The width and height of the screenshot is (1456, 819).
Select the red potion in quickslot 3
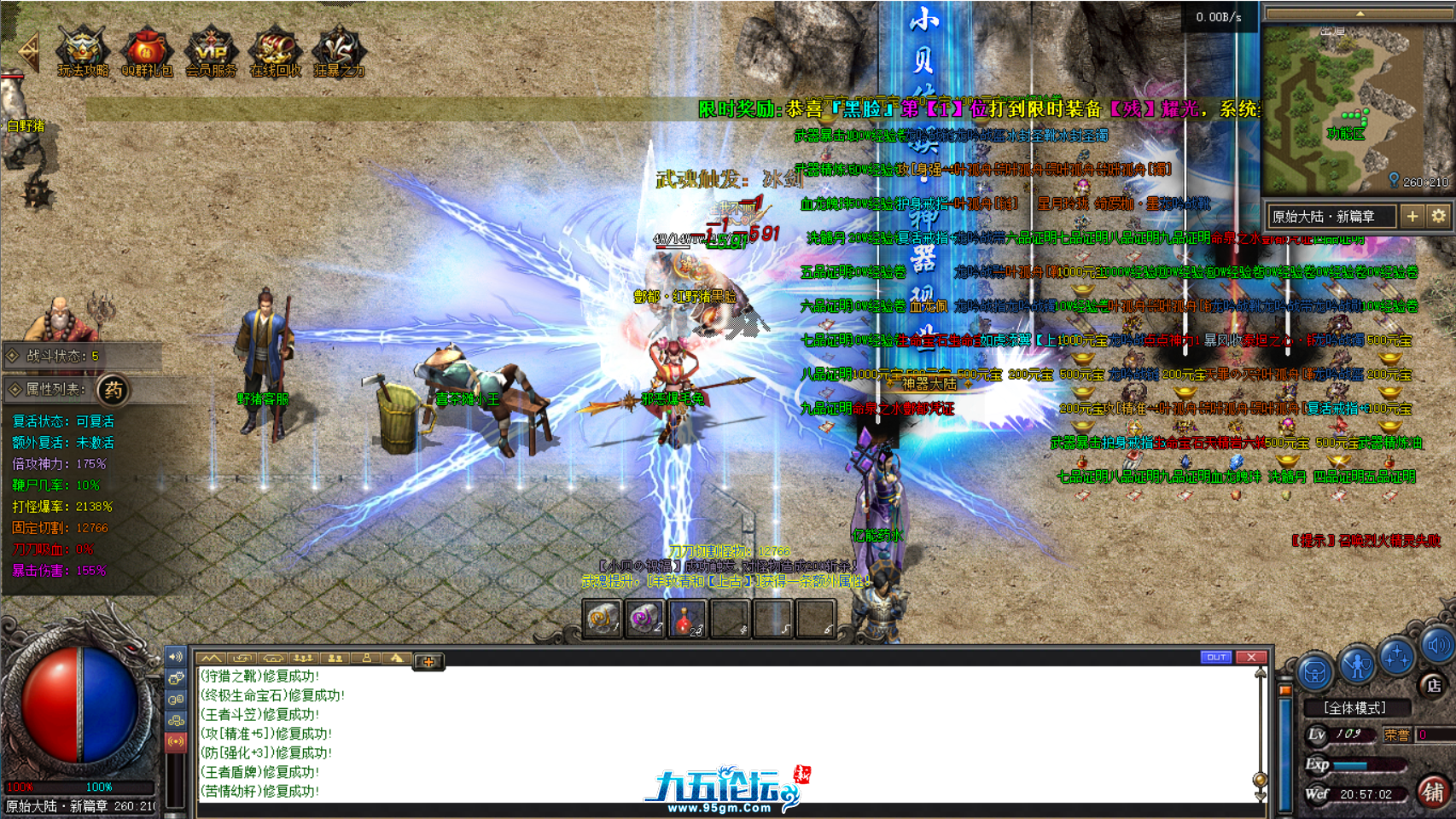click(x=690, y=619)
